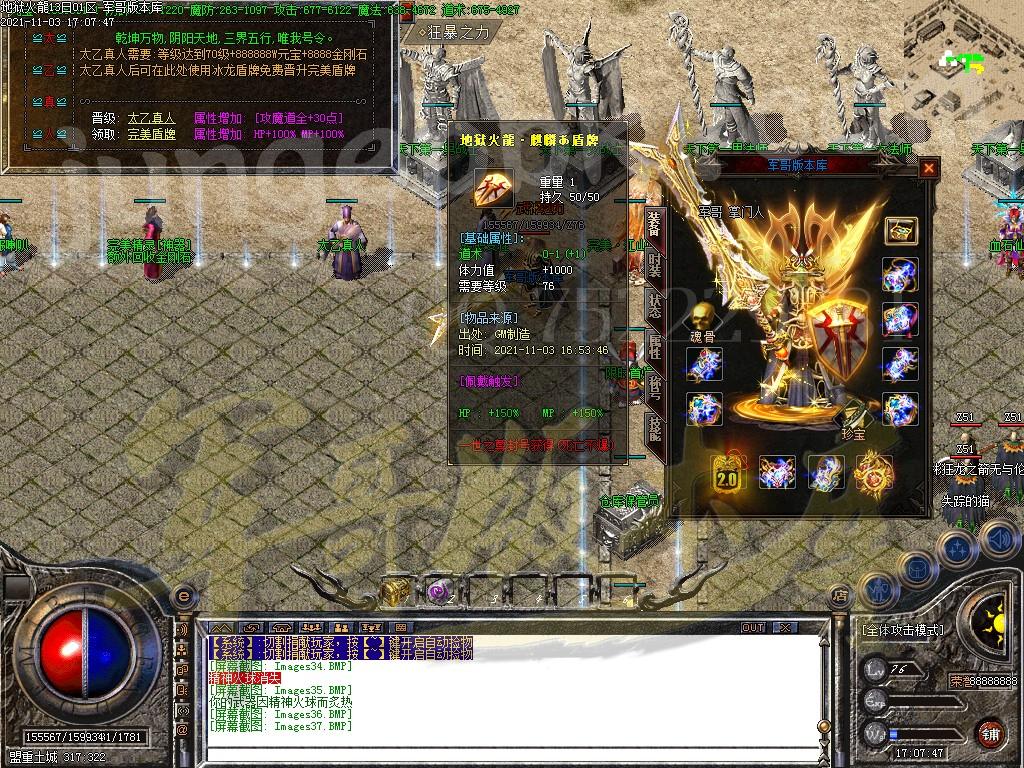Select the 2.0 golden medal slot
Image resolution: width=1024 pixels, height=768 pixels.
click(x=727, y=474)
